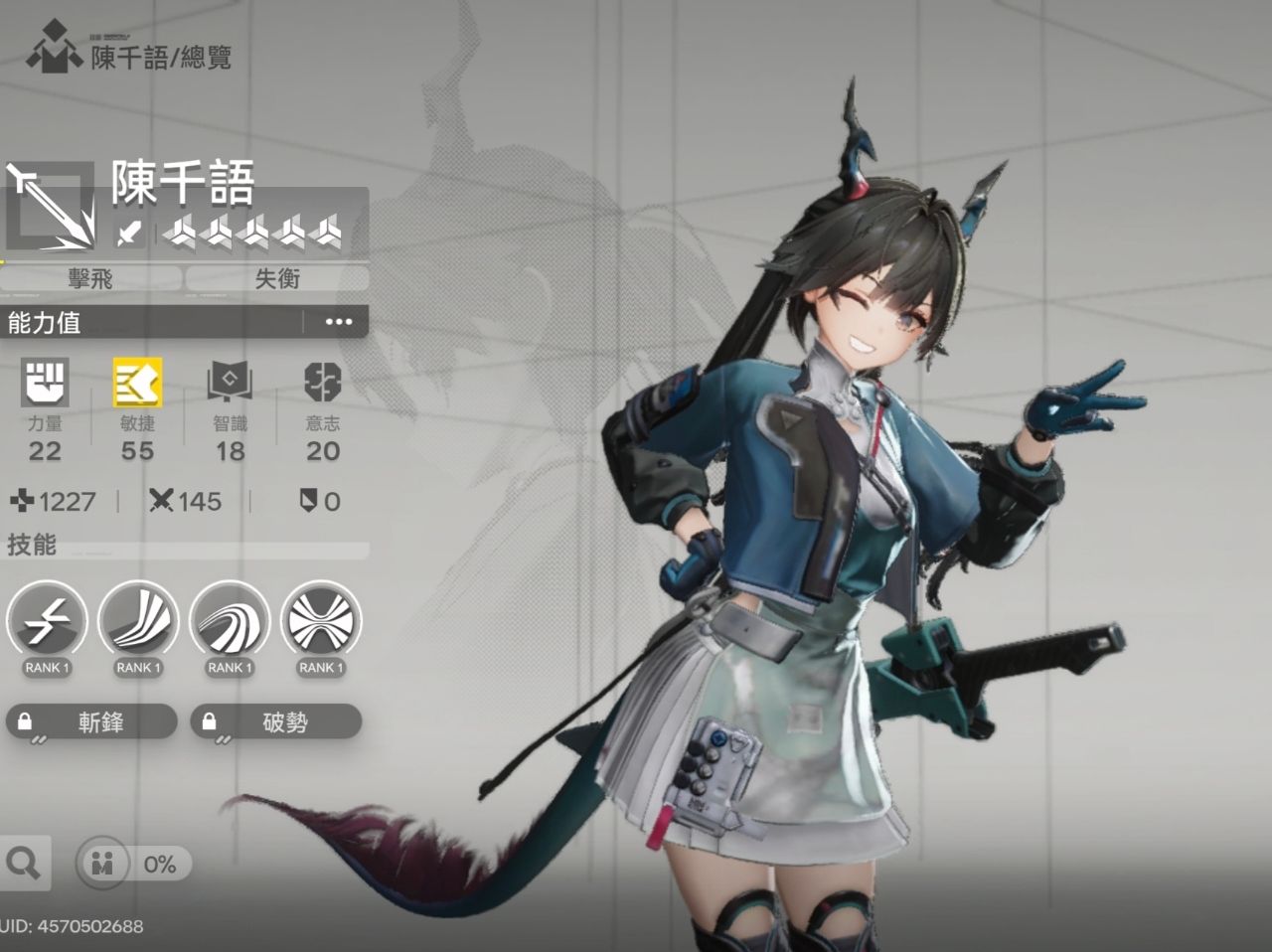Open the three-dot stats details button
Image resolution: width=1272 pixels, height=952 pixels.
339,322
